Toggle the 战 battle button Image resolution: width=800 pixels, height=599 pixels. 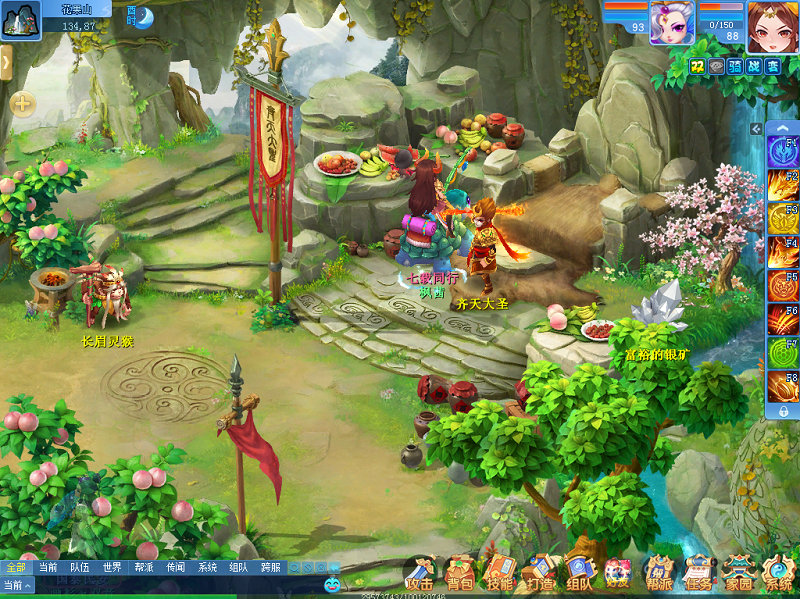(x=754, y=66)
